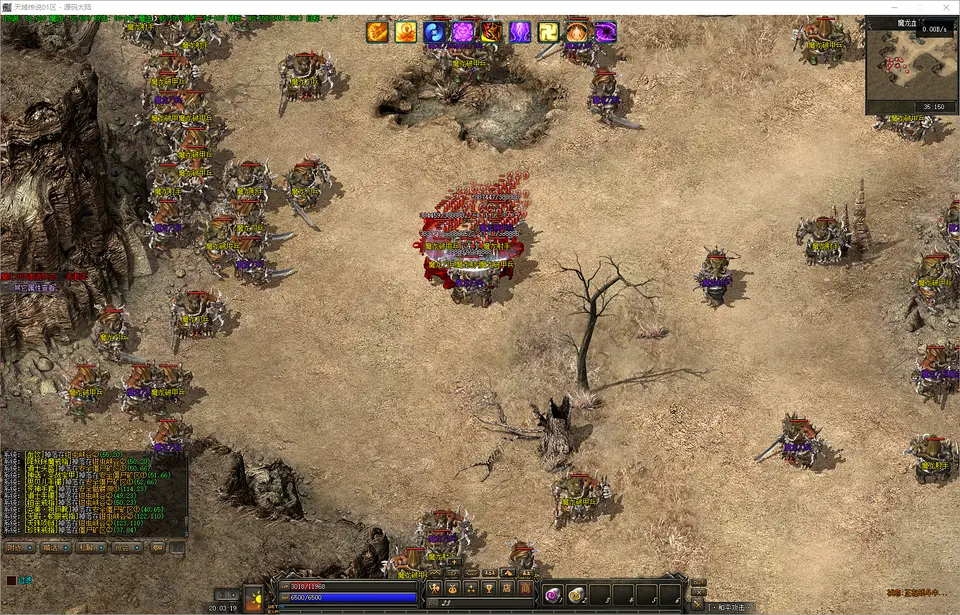The width and height of the screenshot is (960, 615).
Task: Activate the golden swastika symbol skill
Action: point(549,32)
